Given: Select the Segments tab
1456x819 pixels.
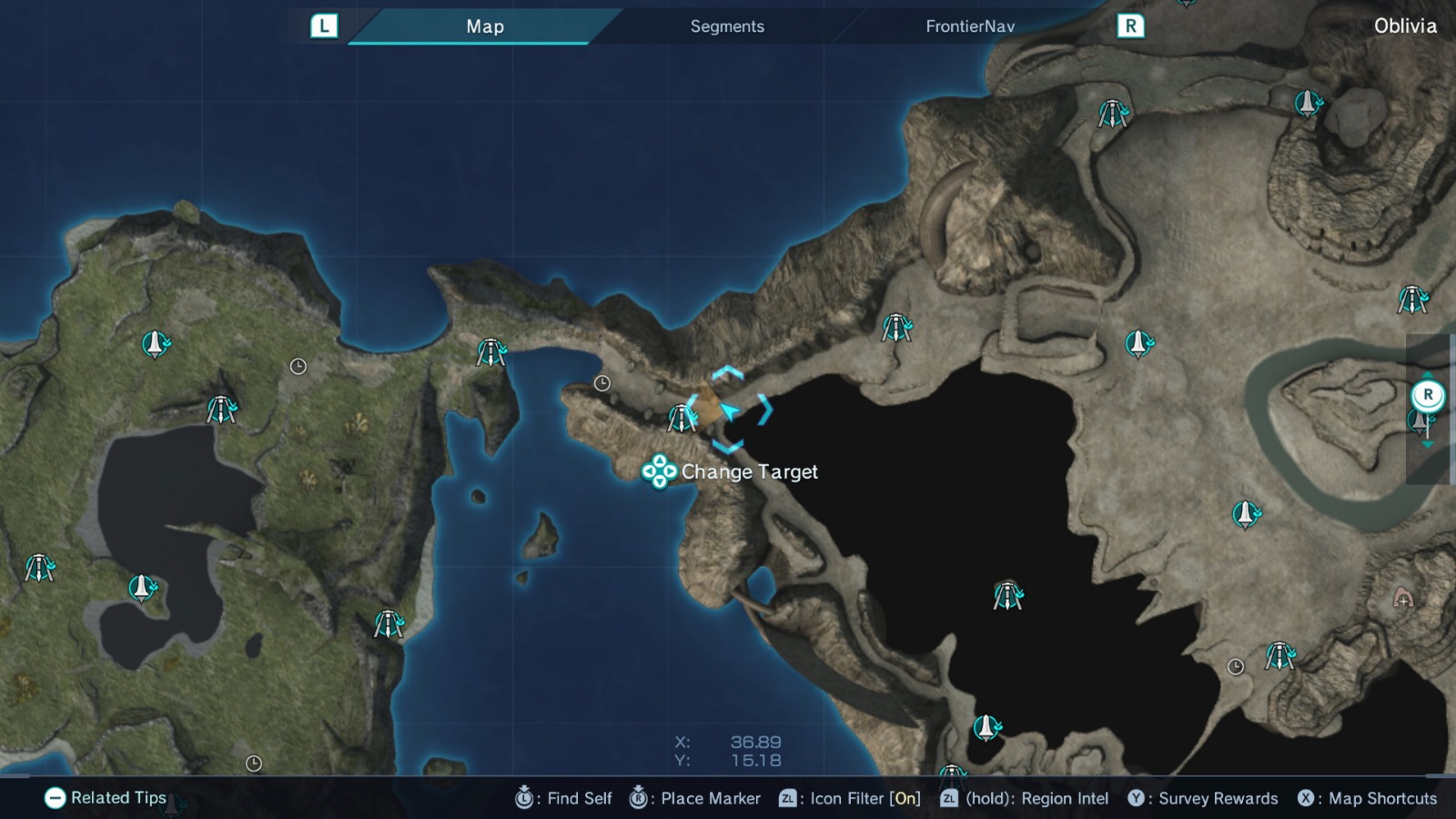Looking at the screenshot, I should tap(726, 26).
